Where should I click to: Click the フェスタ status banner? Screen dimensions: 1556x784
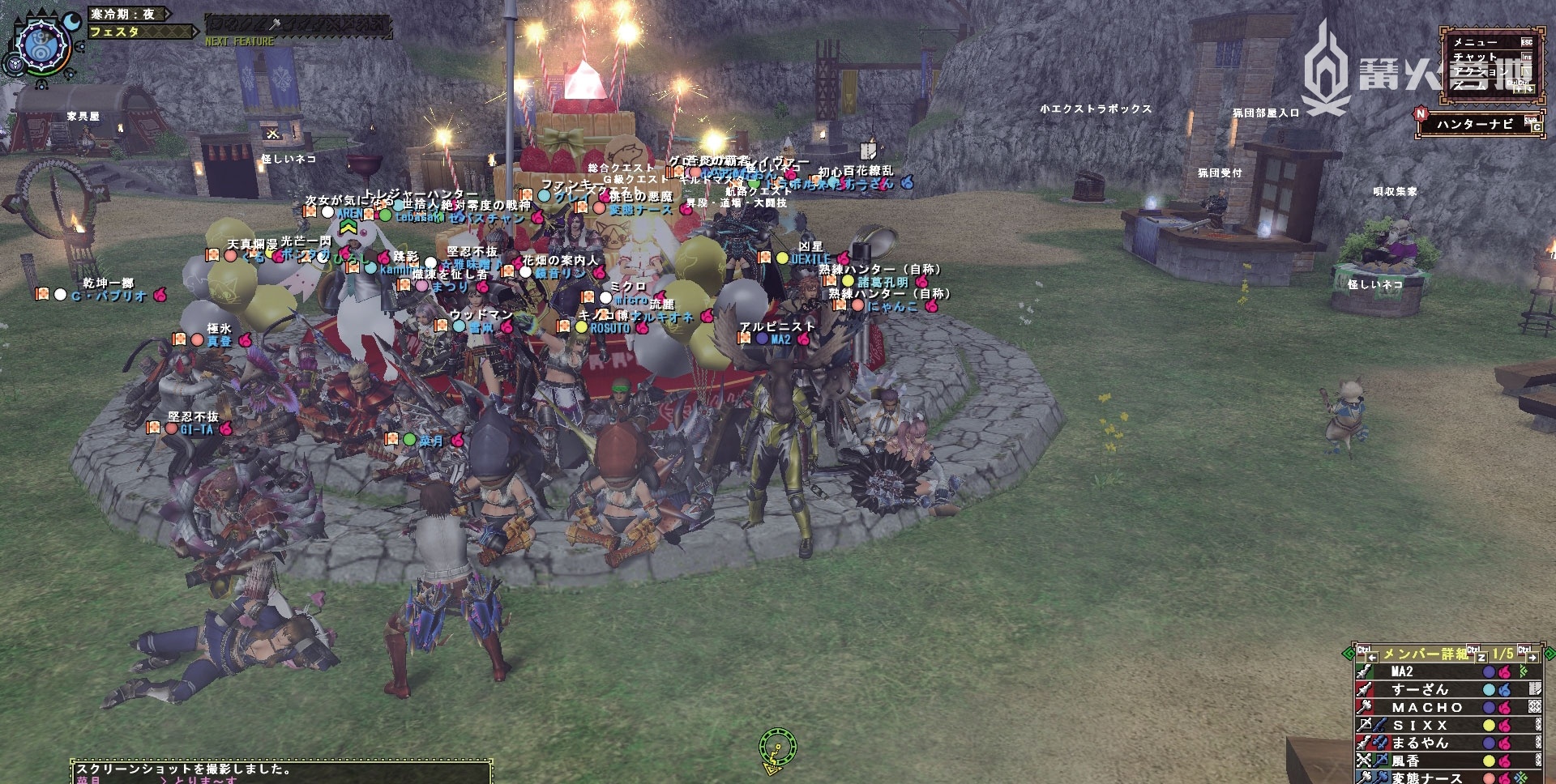138,32
